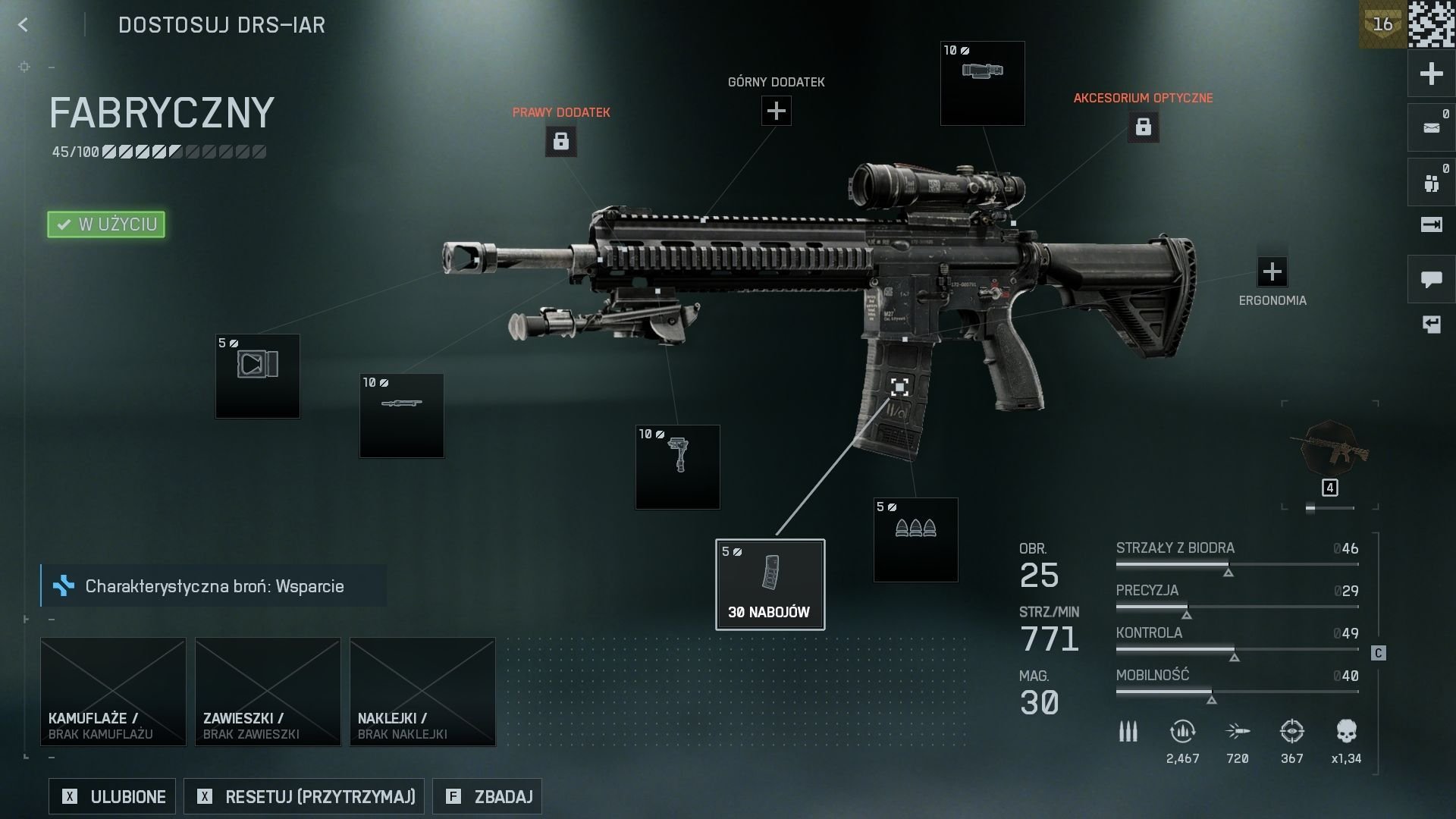Open the barrel attachment slot
The image size is (1456, 819).
pyautogui.click(x=401, y=415)
